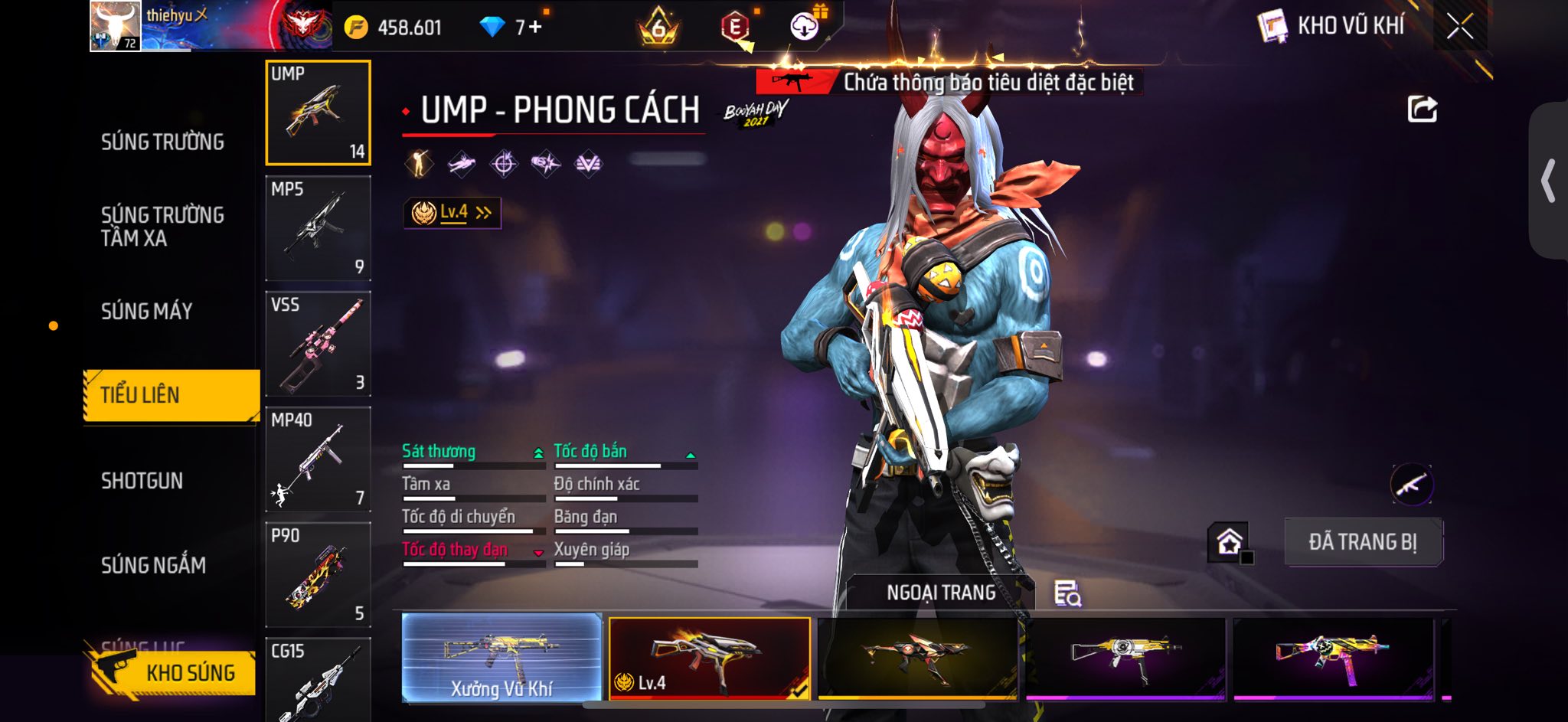Expand the Lv.4 skin level details

tap(452, 212)
